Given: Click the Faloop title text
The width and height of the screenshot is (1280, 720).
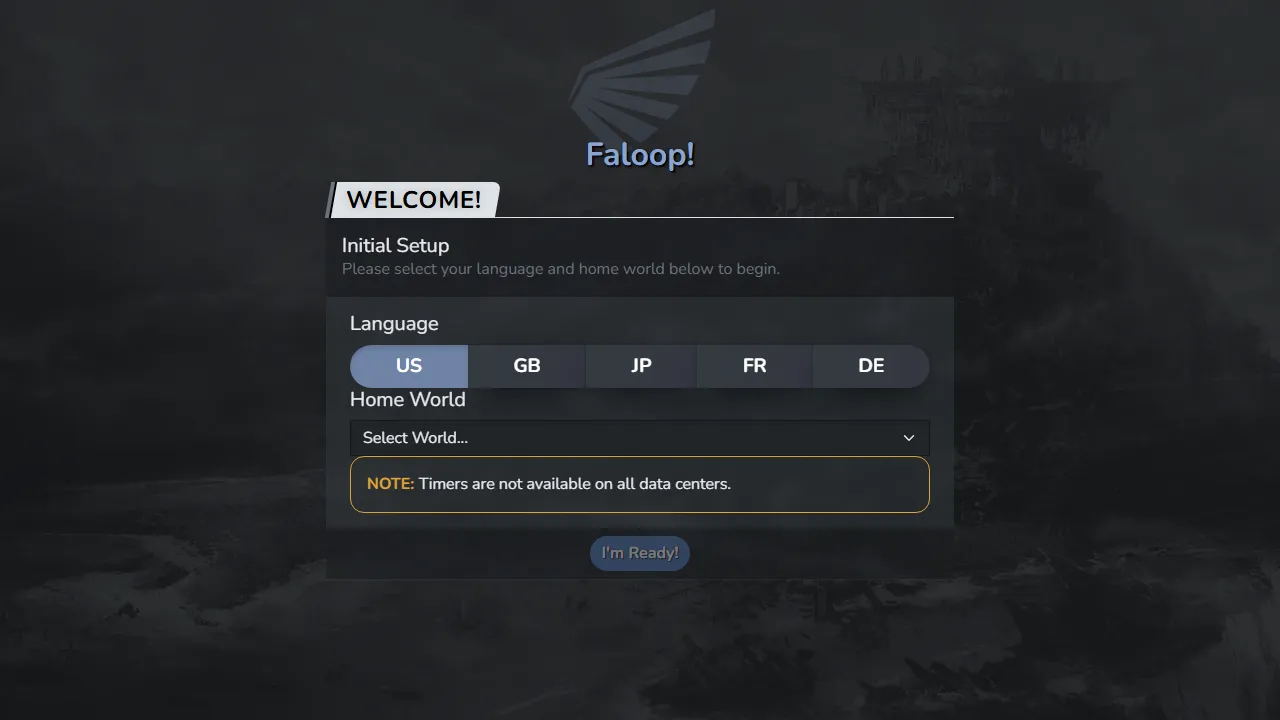Looking at the screenshot, I should (640, 155).
